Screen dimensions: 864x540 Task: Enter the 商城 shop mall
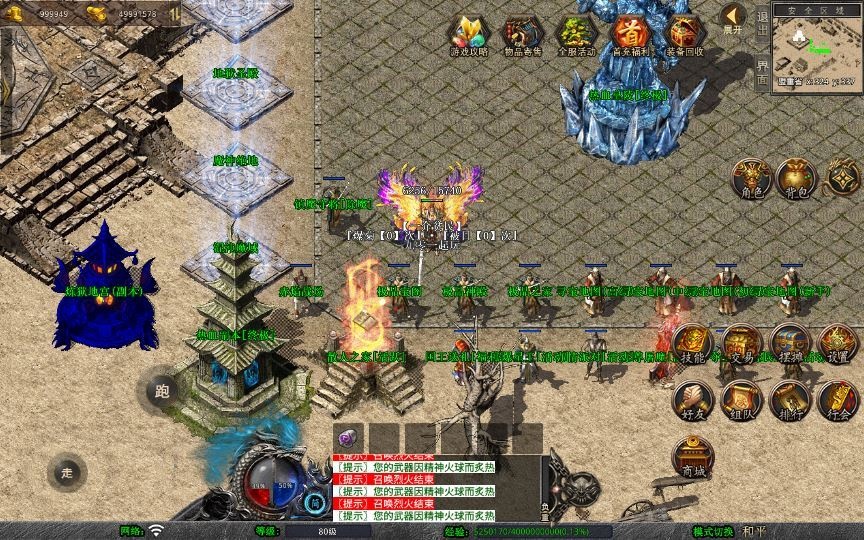click(692, 457)
